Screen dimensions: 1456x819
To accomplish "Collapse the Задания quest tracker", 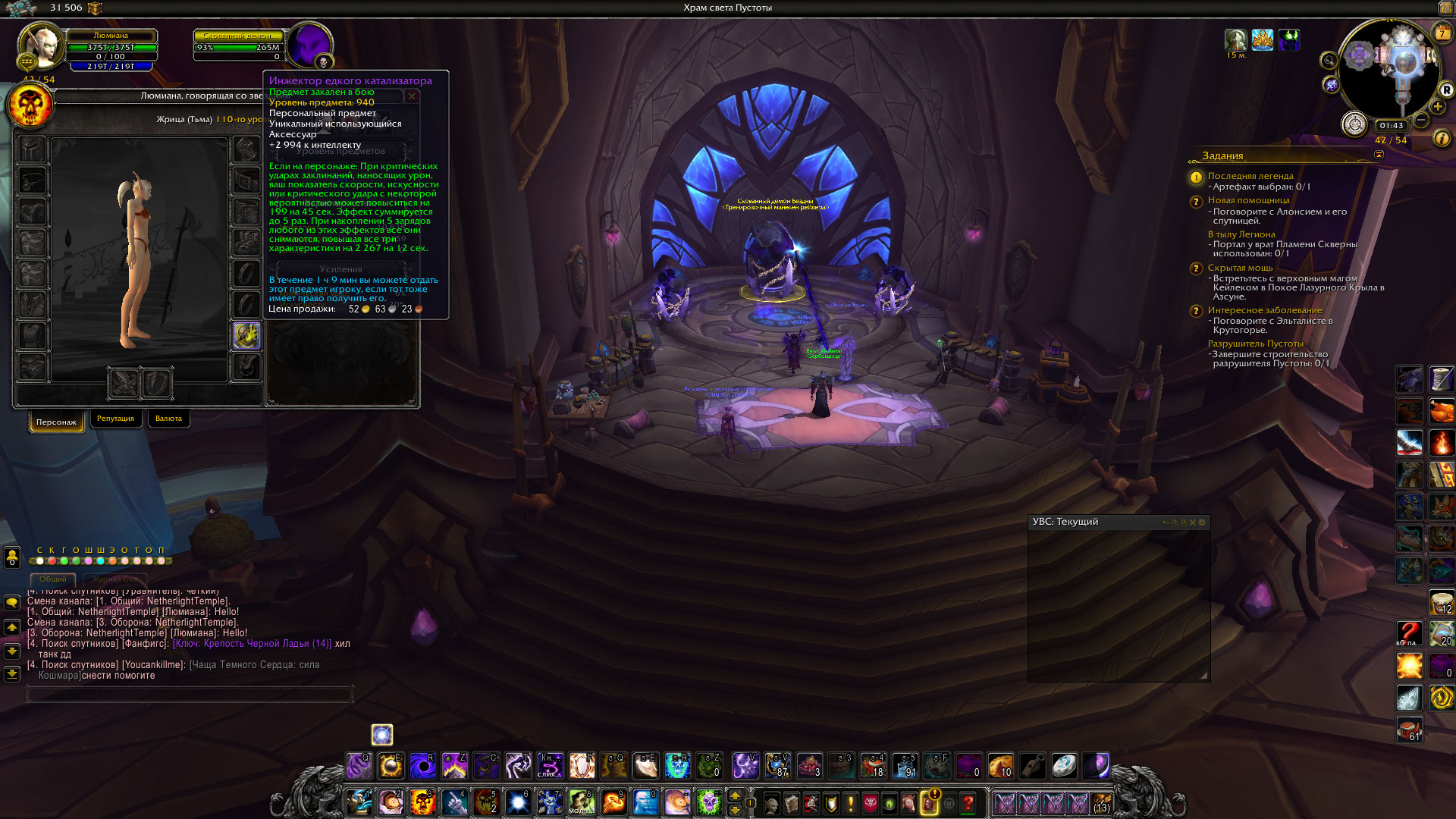I will (1379, 155).
